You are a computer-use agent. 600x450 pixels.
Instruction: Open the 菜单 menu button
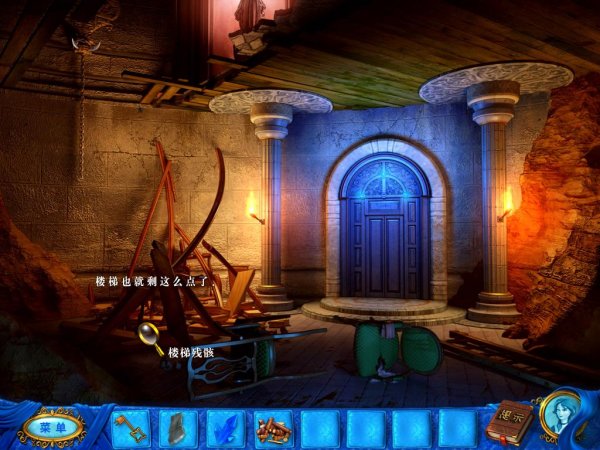pyautogui.click(x=52, y=427)
